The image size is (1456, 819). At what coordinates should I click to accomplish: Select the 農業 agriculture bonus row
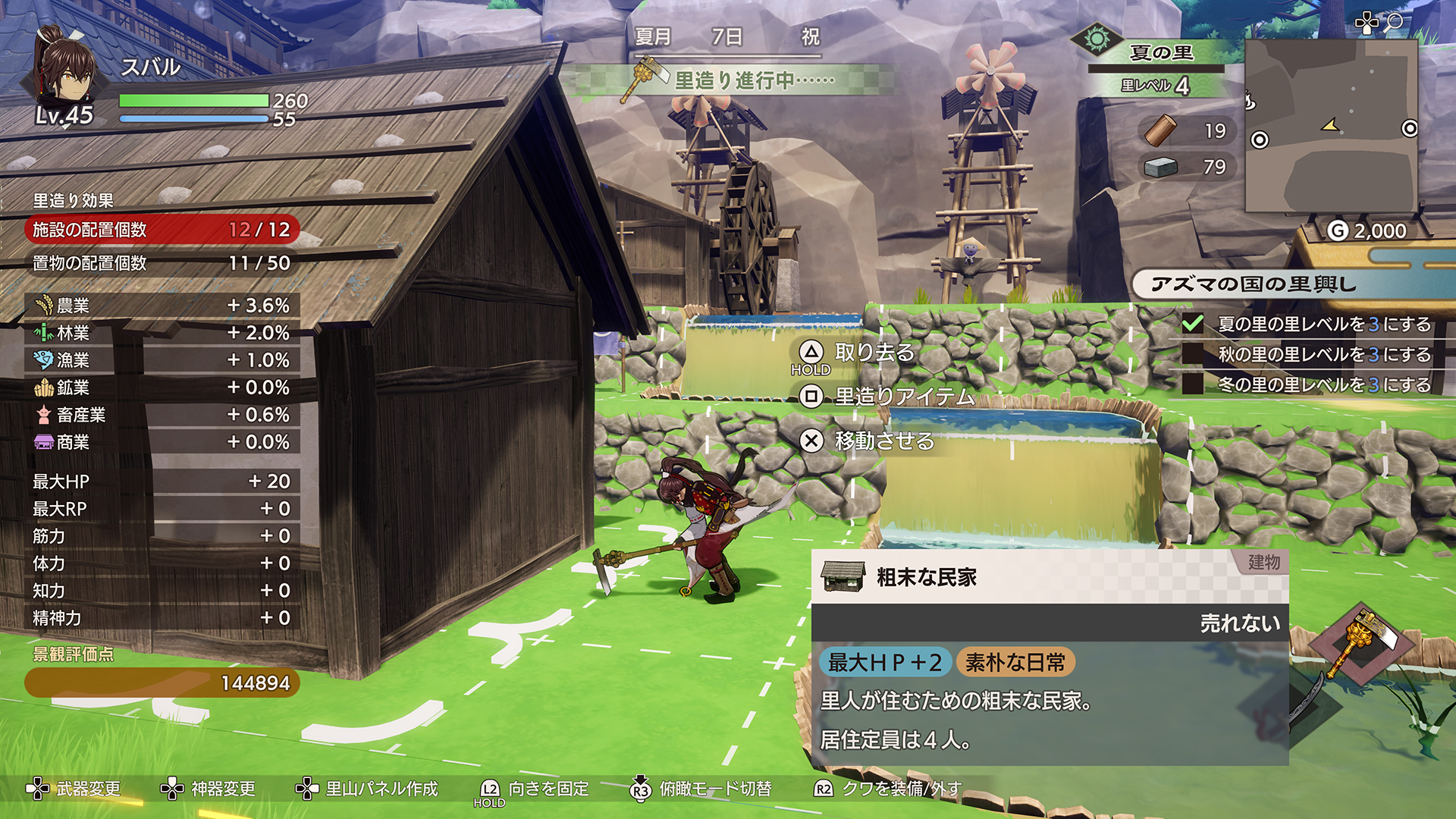(x=162, y=306)
